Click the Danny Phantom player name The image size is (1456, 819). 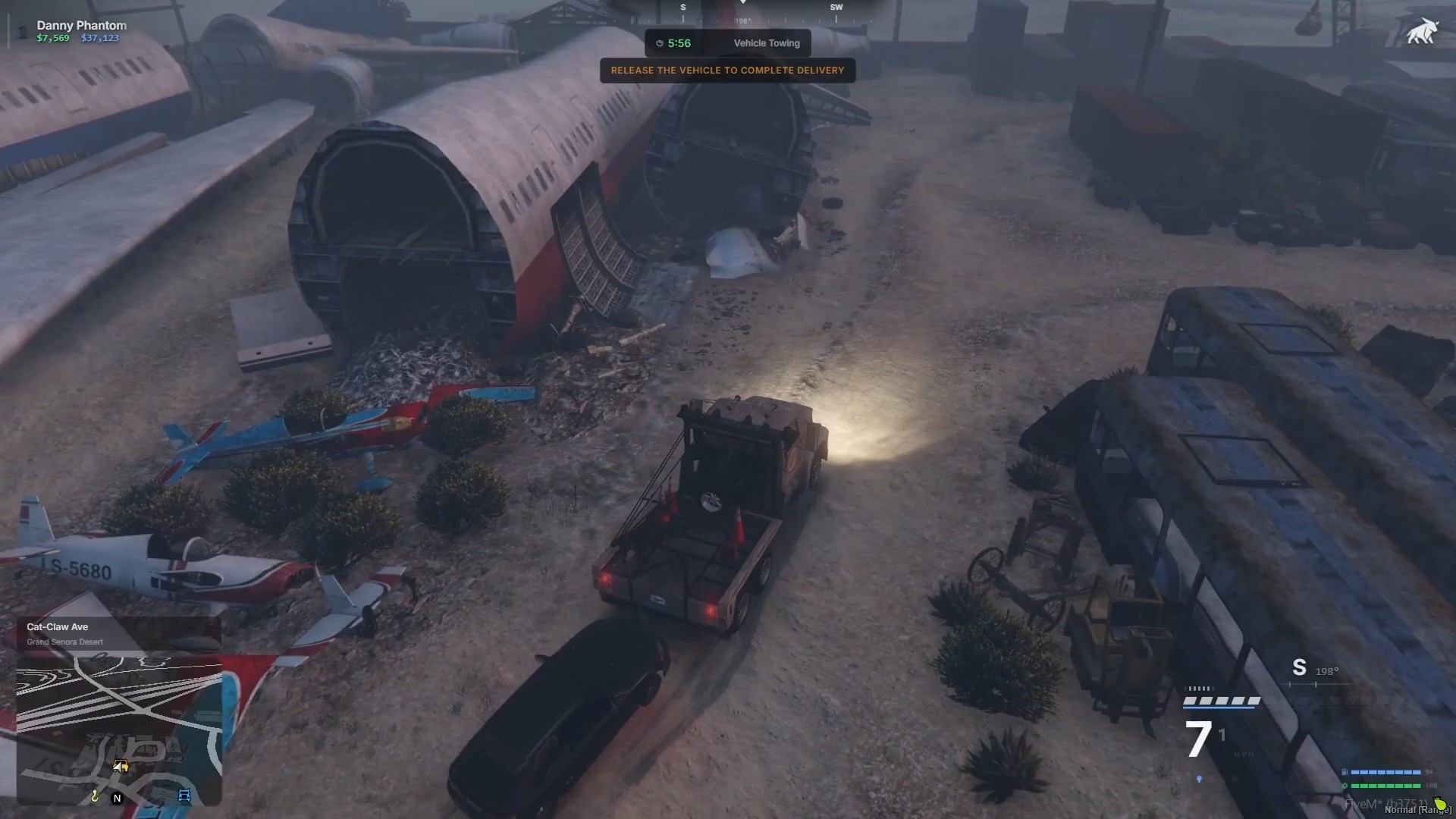82,25
